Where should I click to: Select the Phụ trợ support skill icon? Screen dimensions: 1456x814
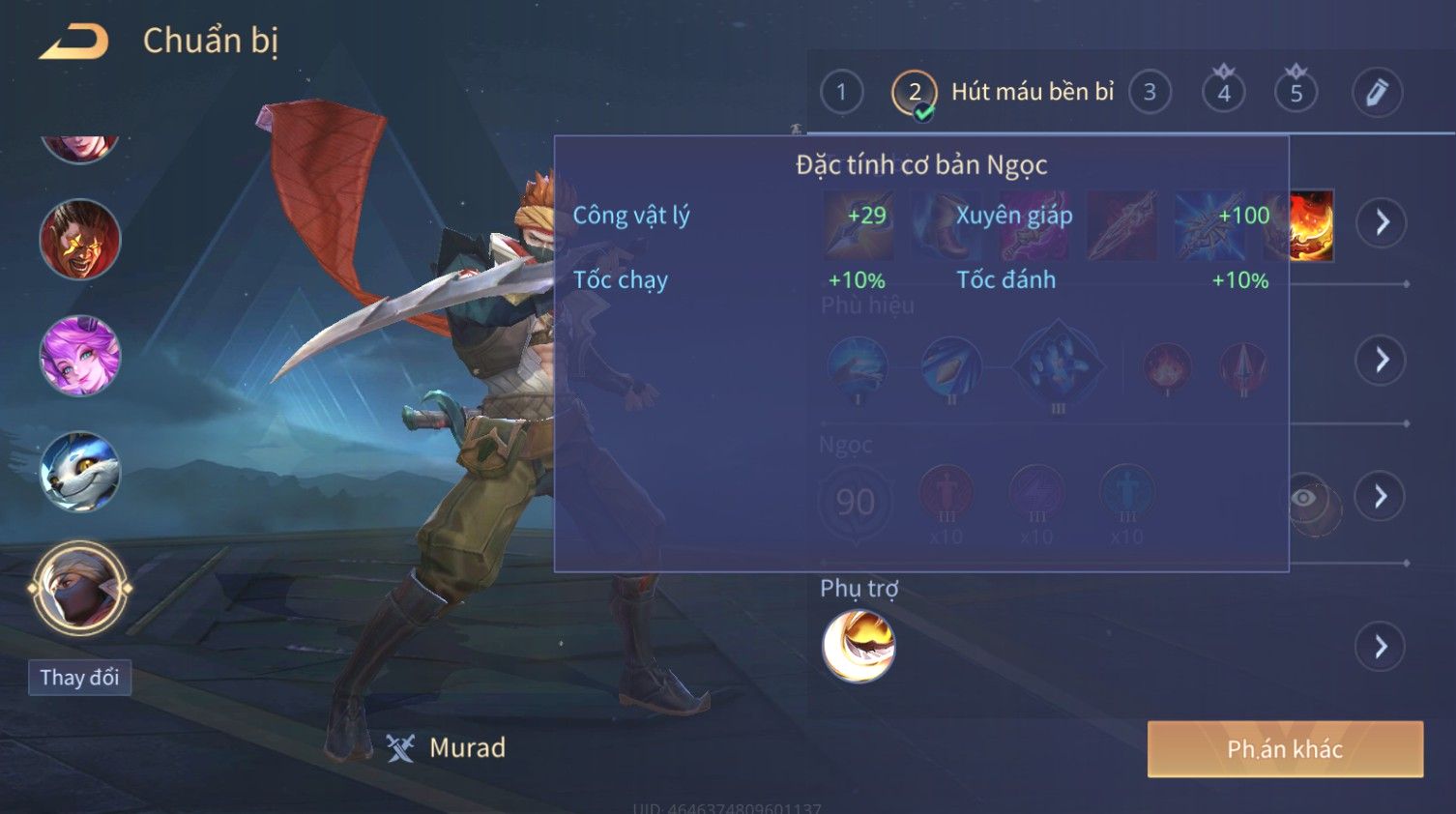click(859, 647)
